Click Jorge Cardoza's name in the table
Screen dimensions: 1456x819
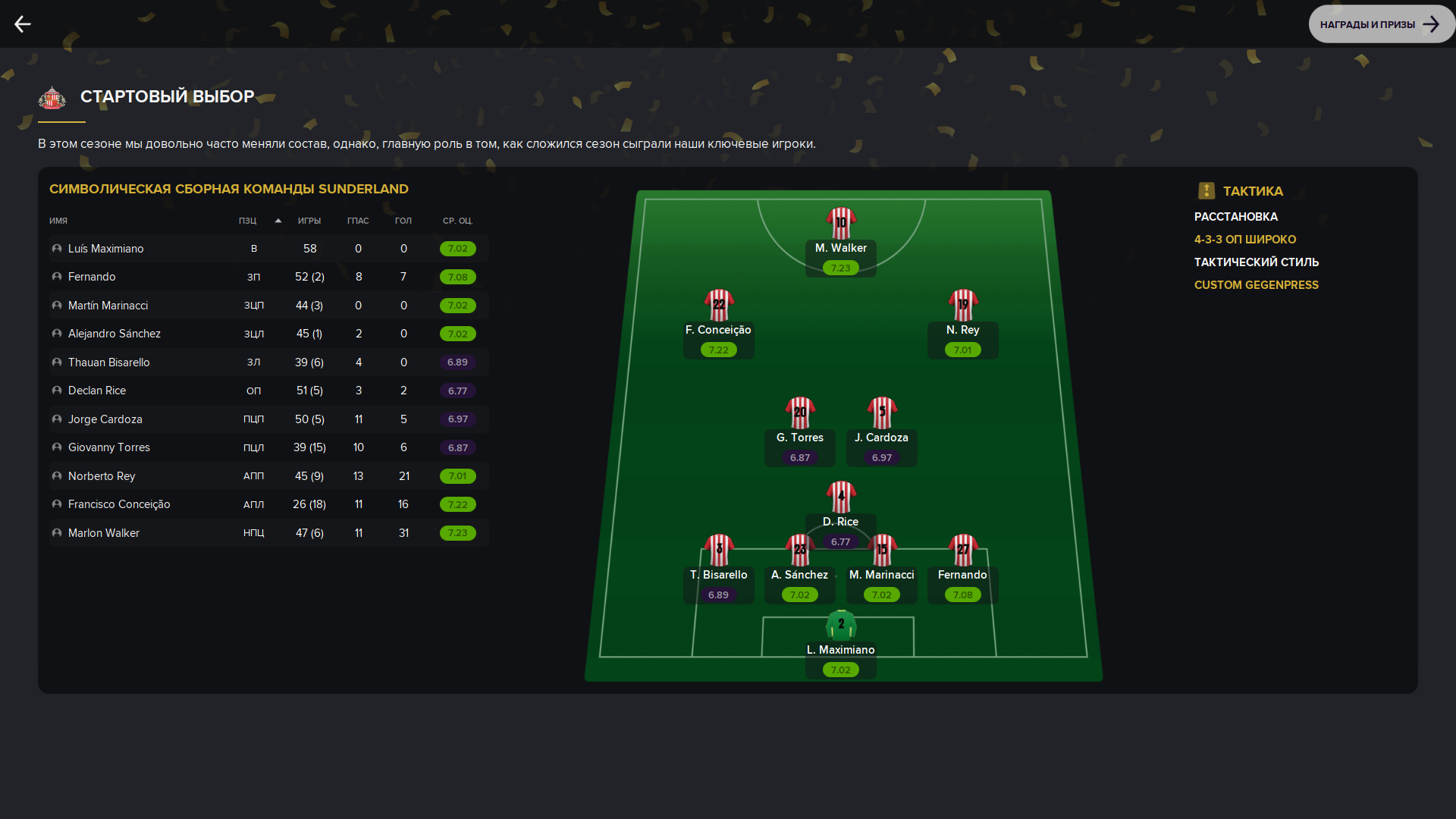click(x=105, y=419)
